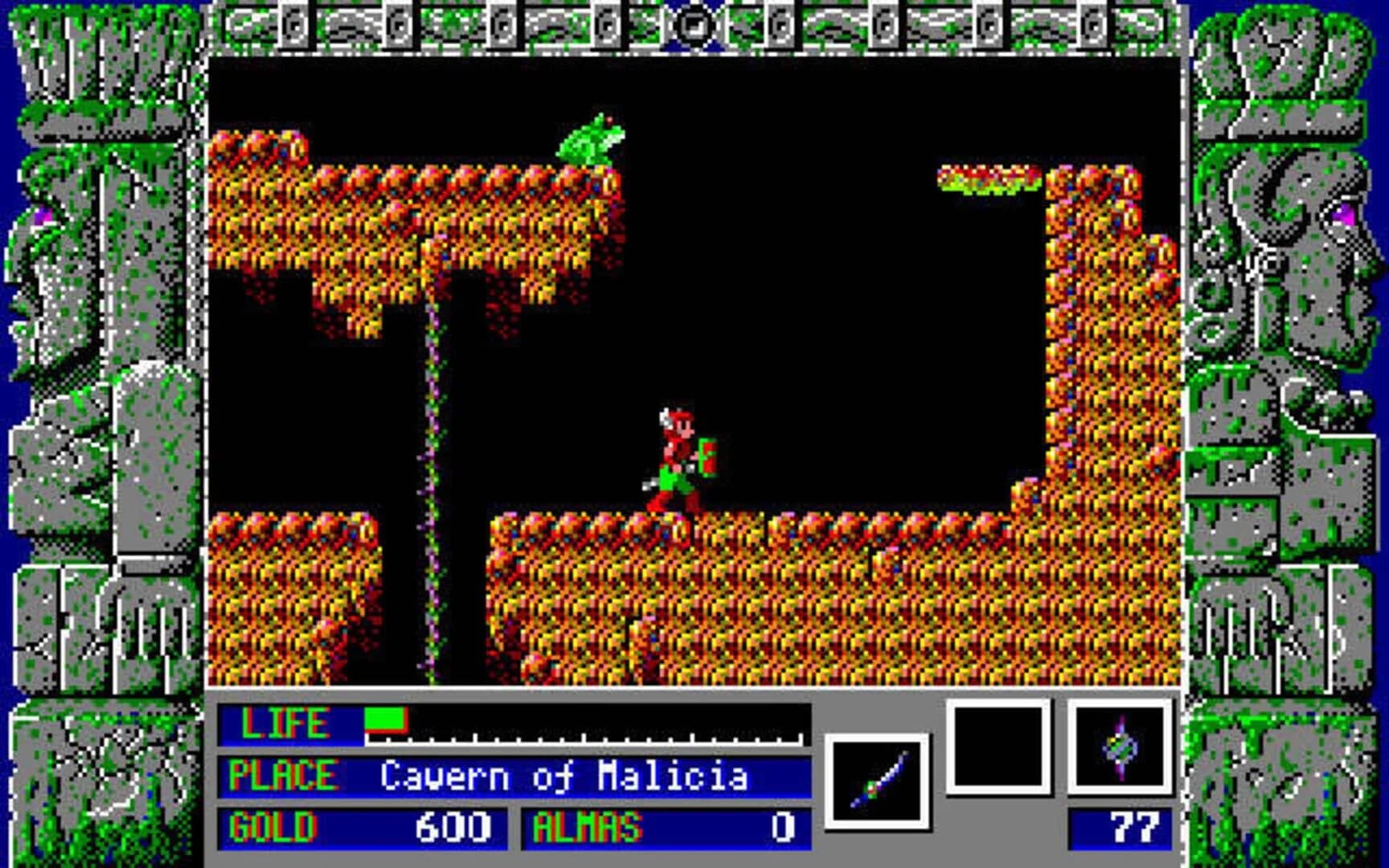Open the empty inventory slot
This screenshot has width=1389, height=868.
997,747
